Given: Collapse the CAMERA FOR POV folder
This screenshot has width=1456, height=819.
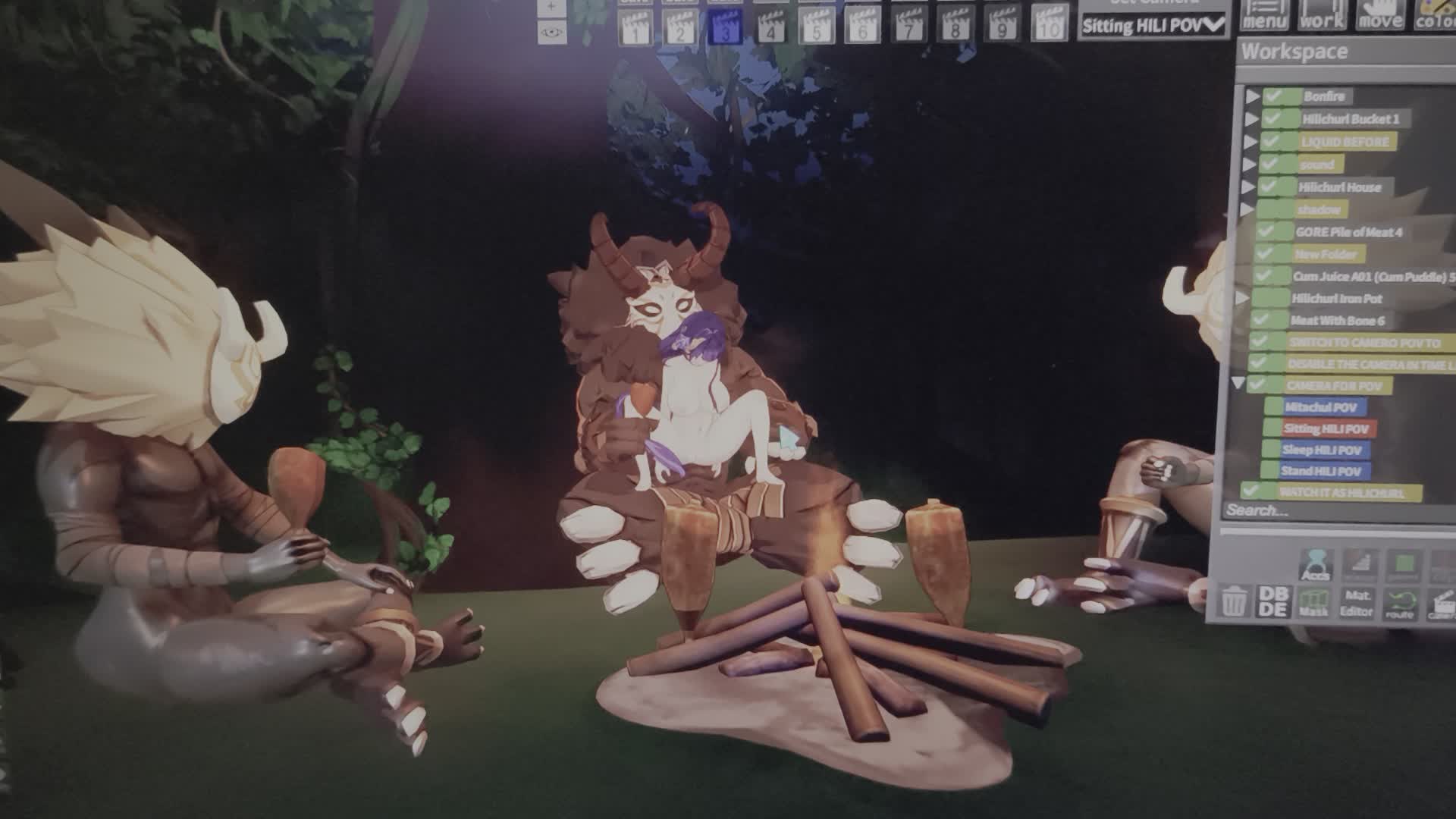Looking at the screenshot, I should point(1238,384).
